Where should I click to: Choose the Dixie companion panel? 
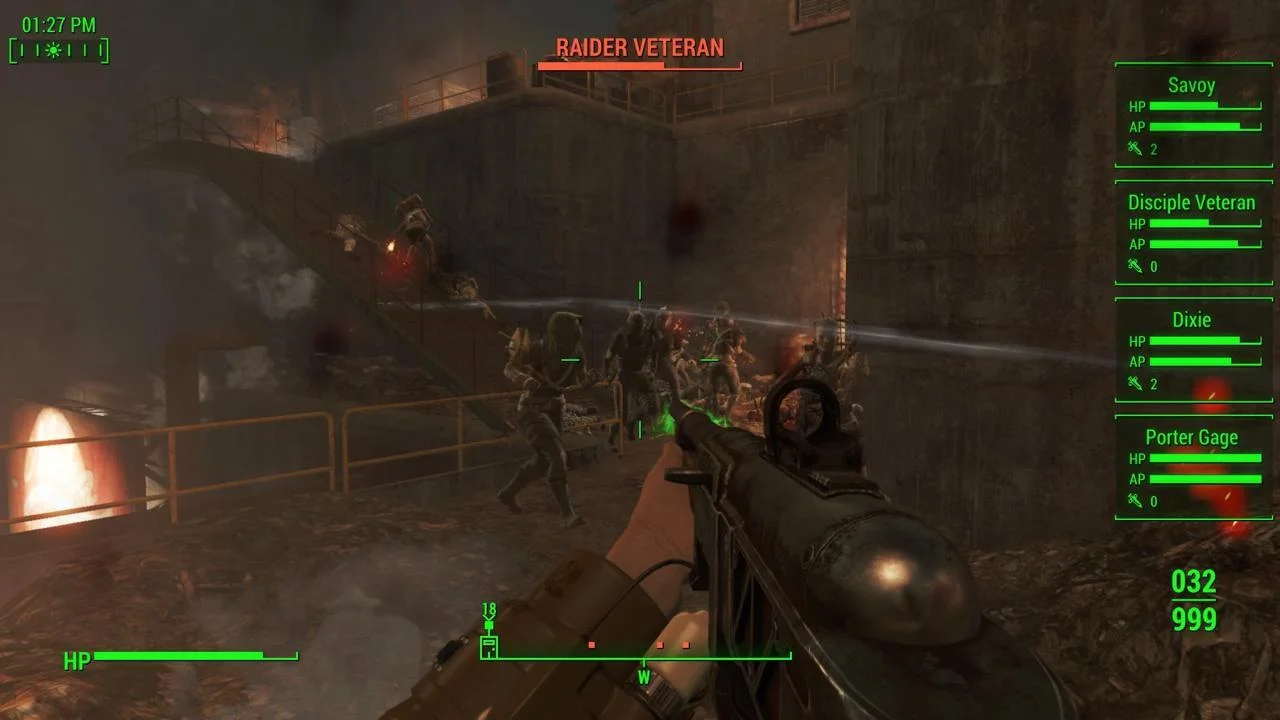pos(1193,349)
